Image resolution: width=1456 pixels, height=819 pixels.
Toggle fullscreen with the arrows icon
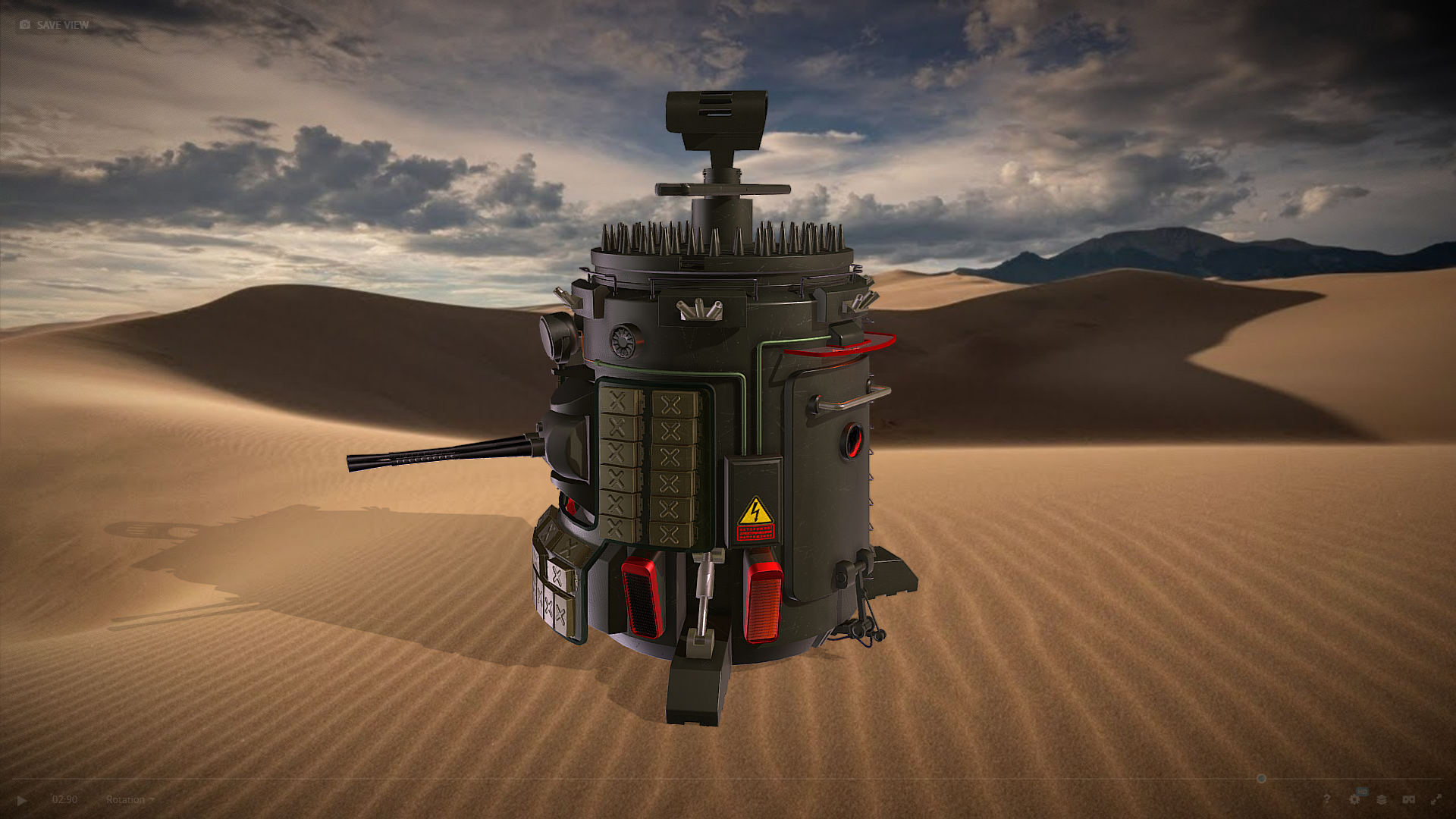(1436, 799)
